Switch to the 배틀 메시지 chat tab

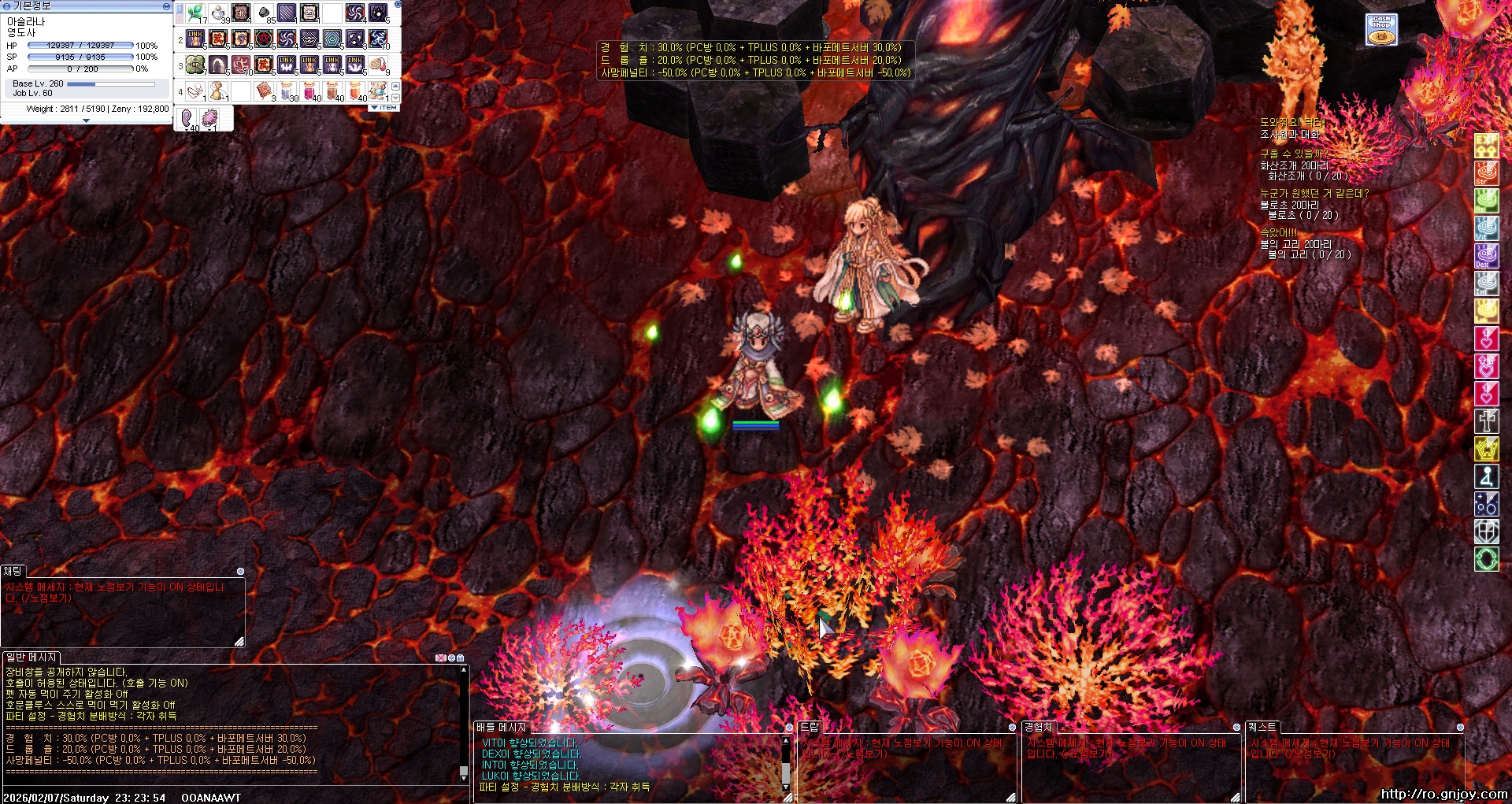[x=500, y=727]
